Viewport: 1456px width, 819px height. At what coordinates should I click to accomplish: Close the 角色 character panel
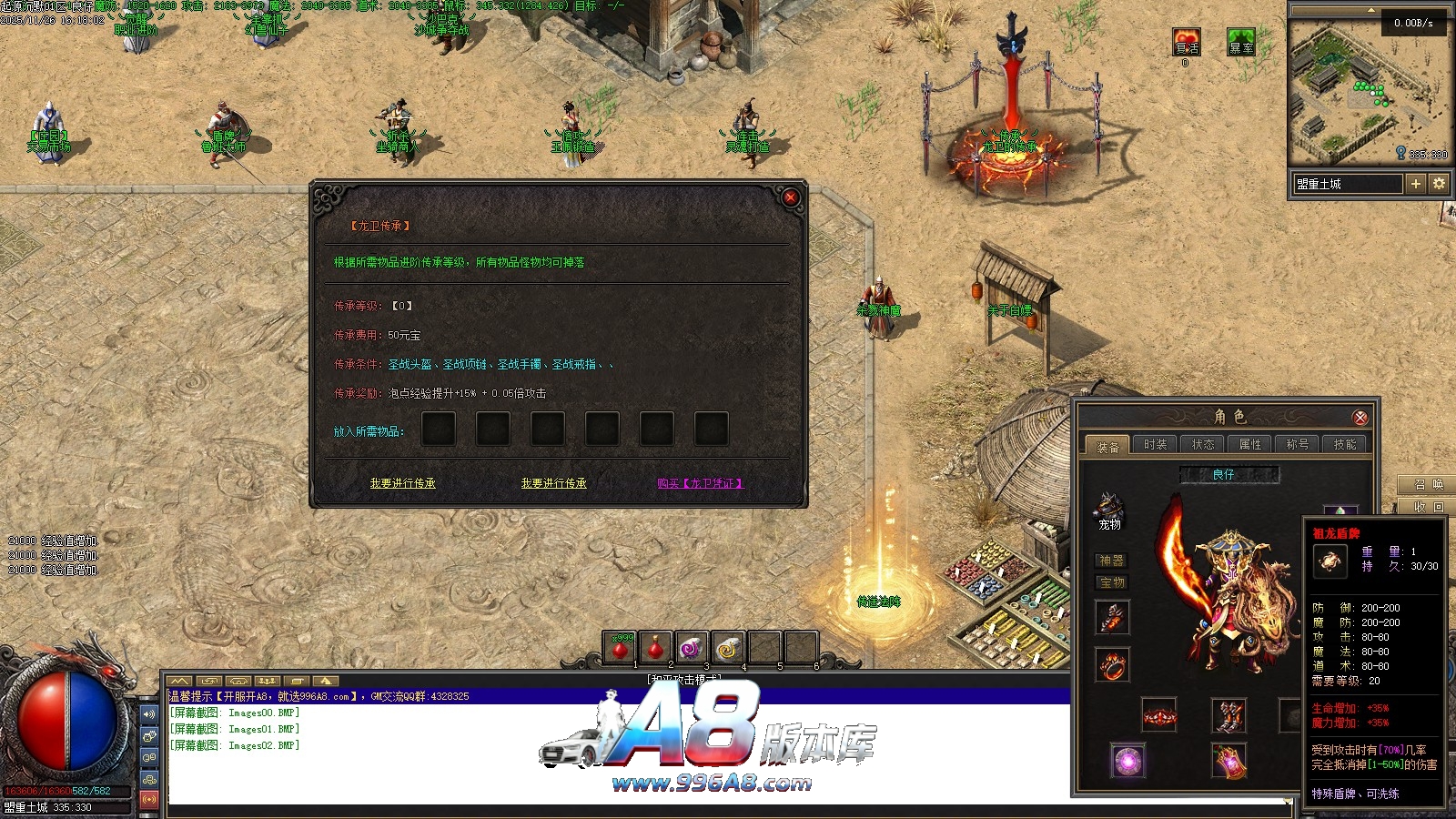(1360, 418)
